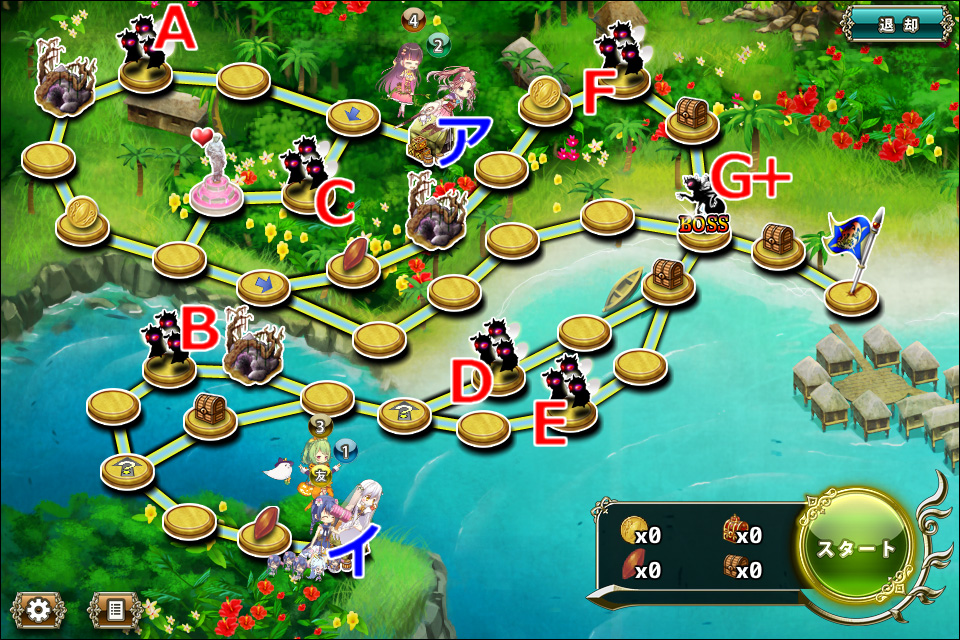960x640 pixels.
Task: Open the gear settings menu
Action: (38, 609)
